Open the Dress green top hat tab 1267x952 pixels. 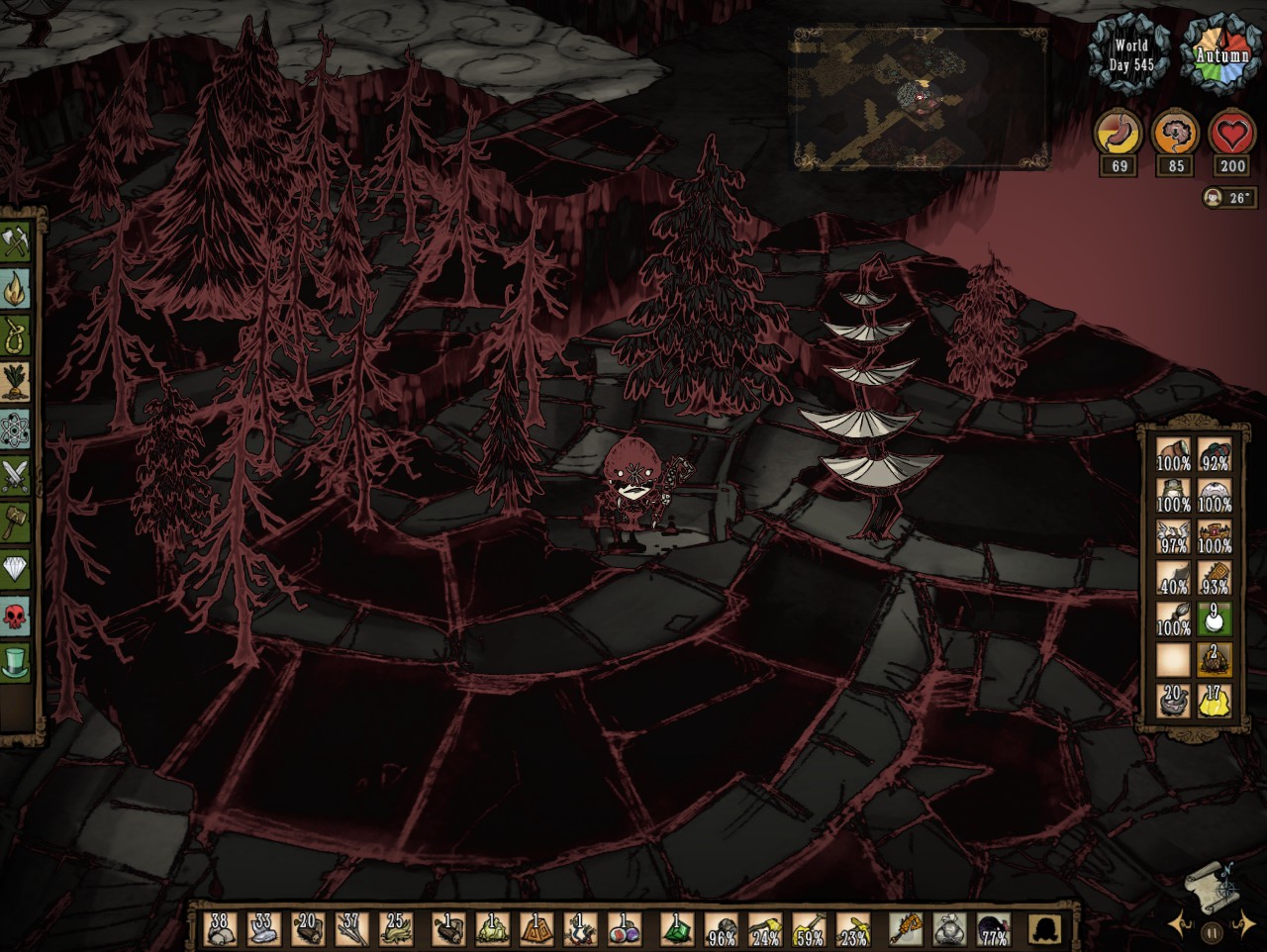[18, 662]
